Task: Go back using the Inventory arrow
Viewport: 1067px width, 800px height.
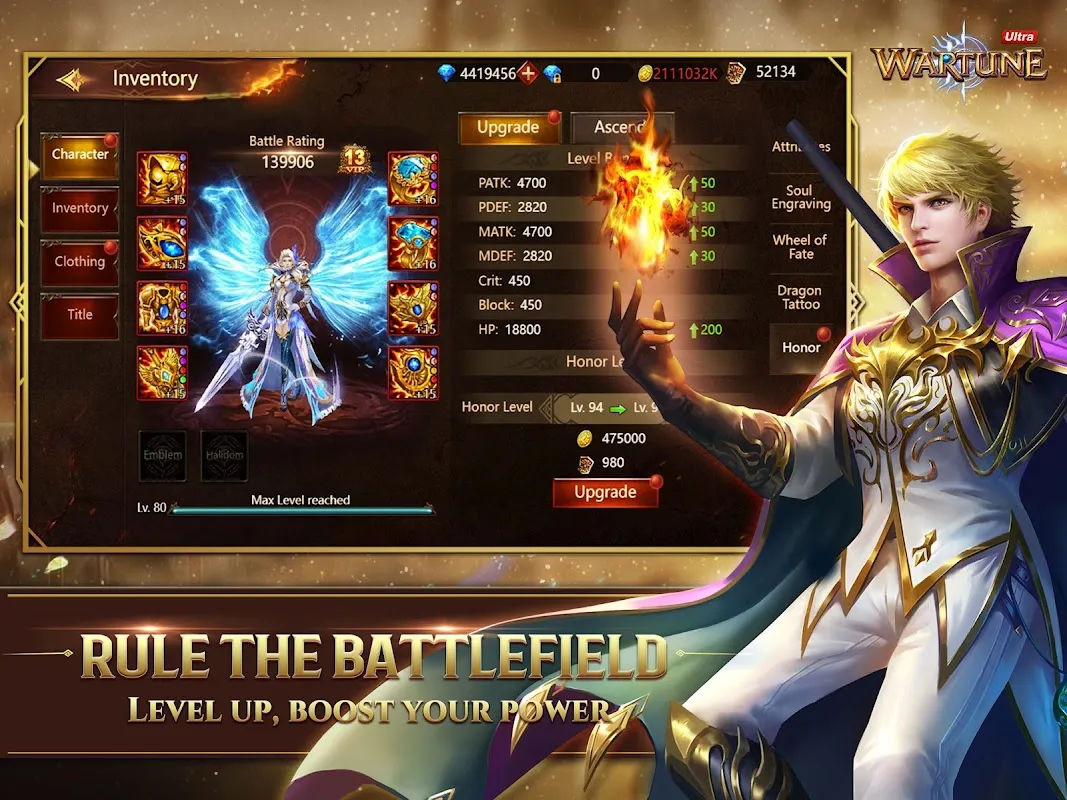Action: [x=72, y=79]
